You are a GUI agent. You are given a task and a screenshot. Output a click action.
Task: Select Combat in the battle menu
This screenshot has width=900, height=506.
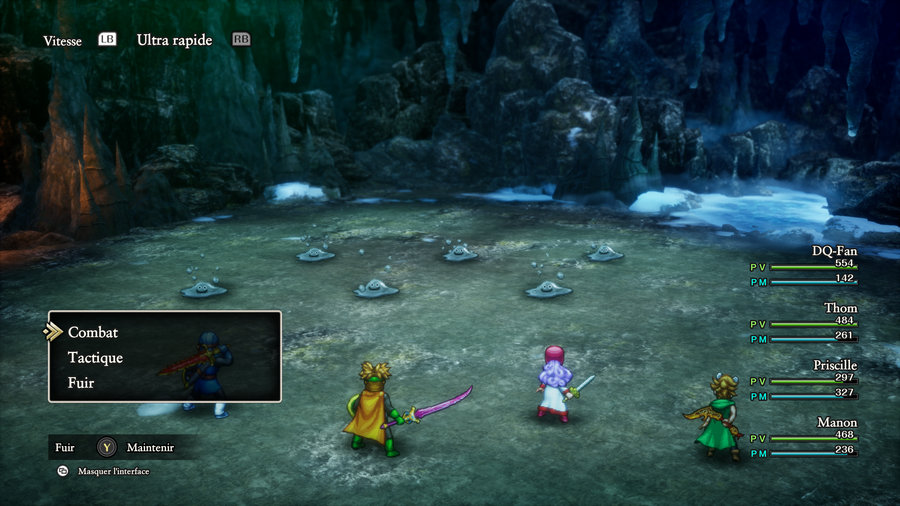[93, 332]
